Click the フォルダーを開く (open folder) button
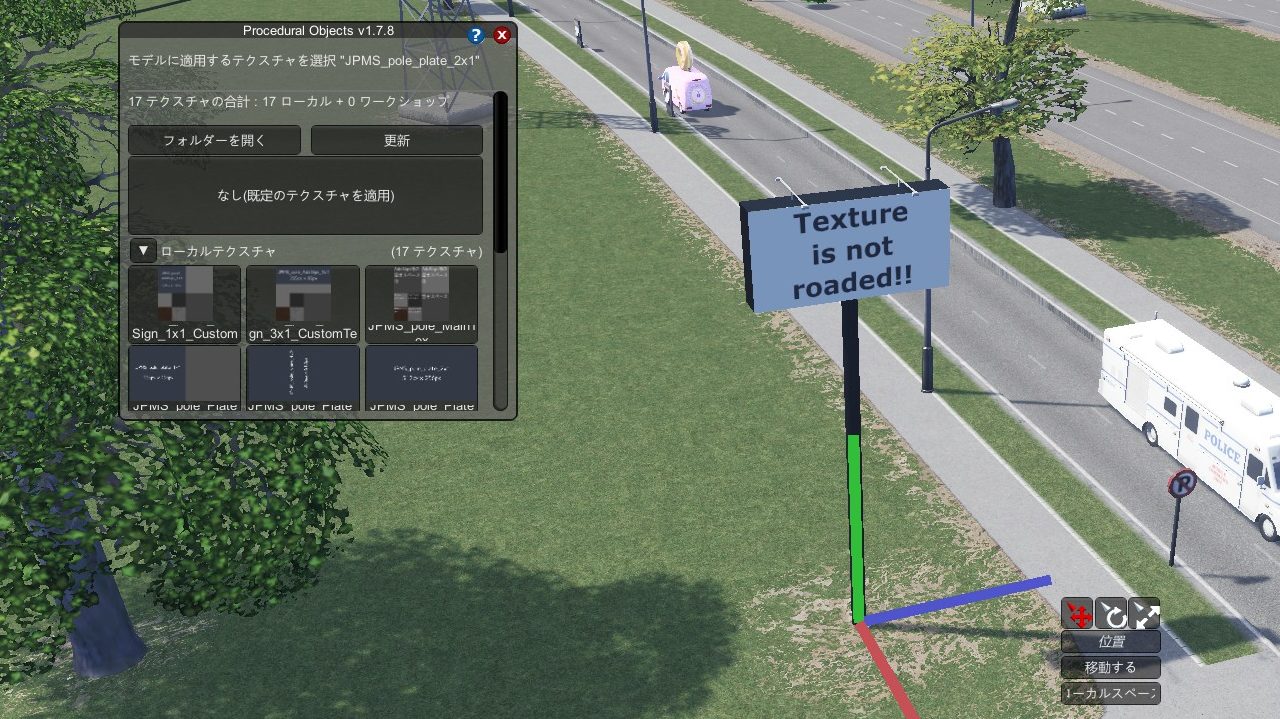The height and width of the screenshot is (719, 1280). click(214, 140)
